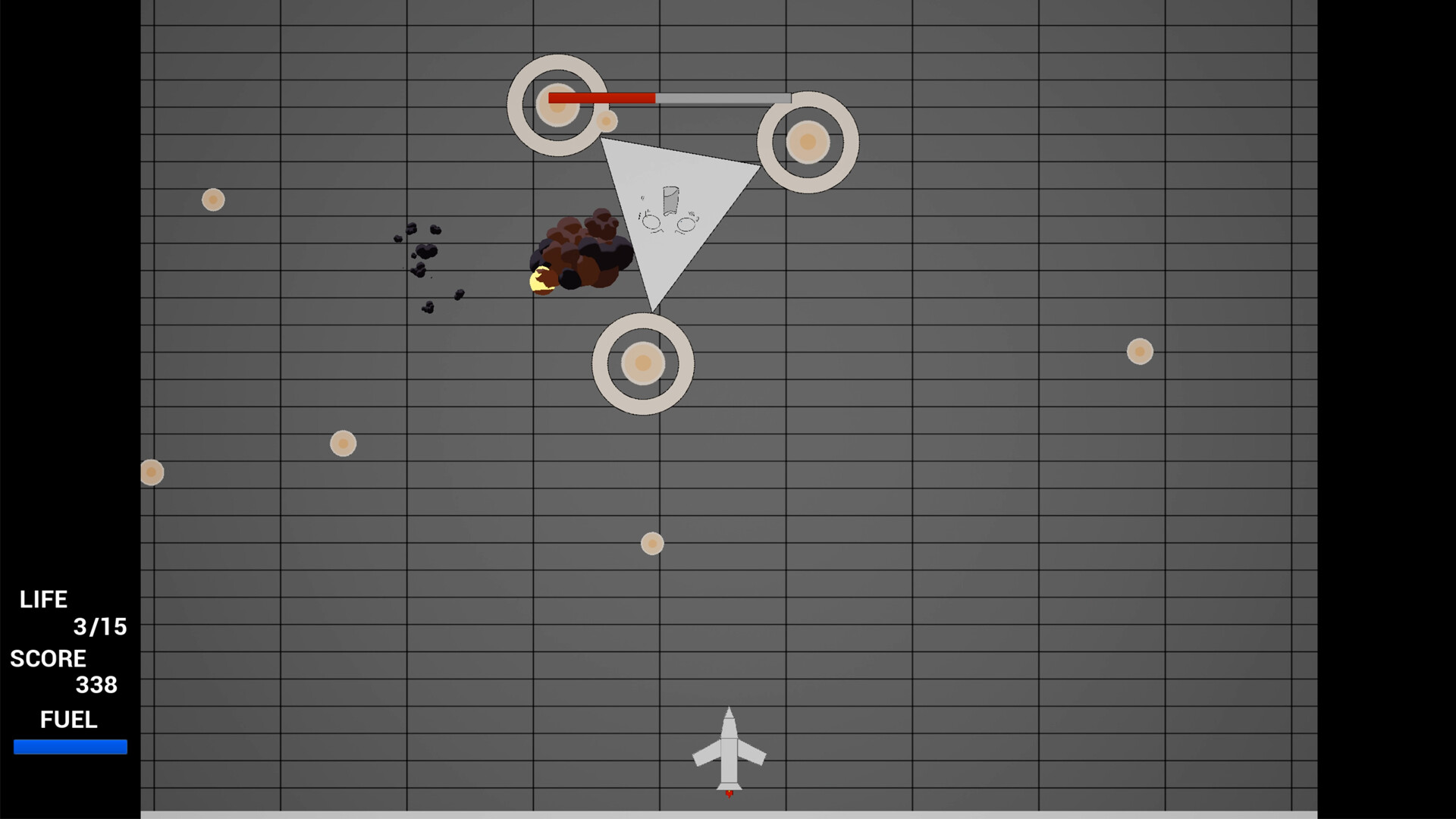The height and width of the screenshot is (819, 1456).
Task: Select the coin in the upper-left area
Action: pyautogui.click(x=213, y=199)
